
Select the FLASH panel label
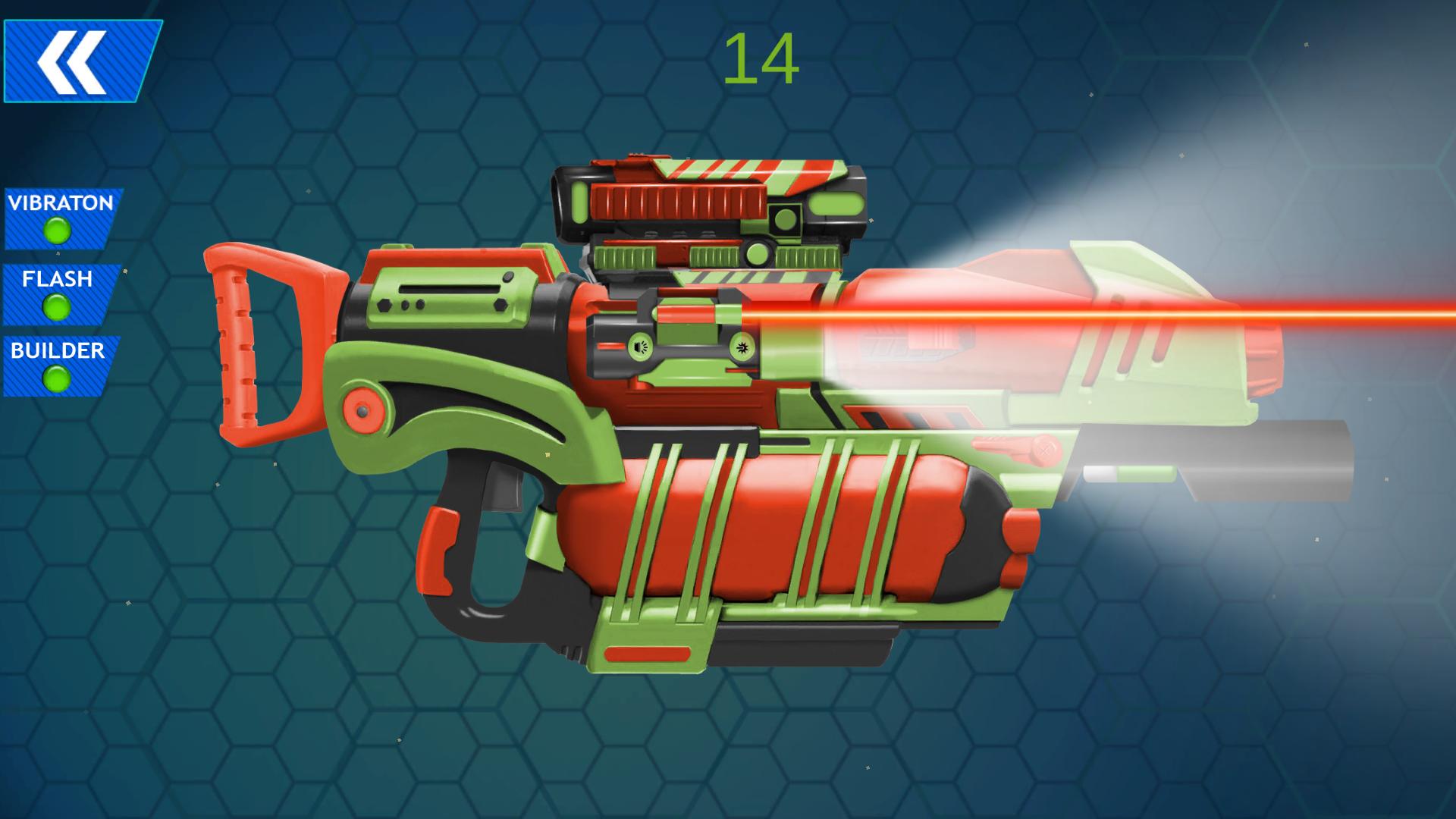tap(57, 281)
